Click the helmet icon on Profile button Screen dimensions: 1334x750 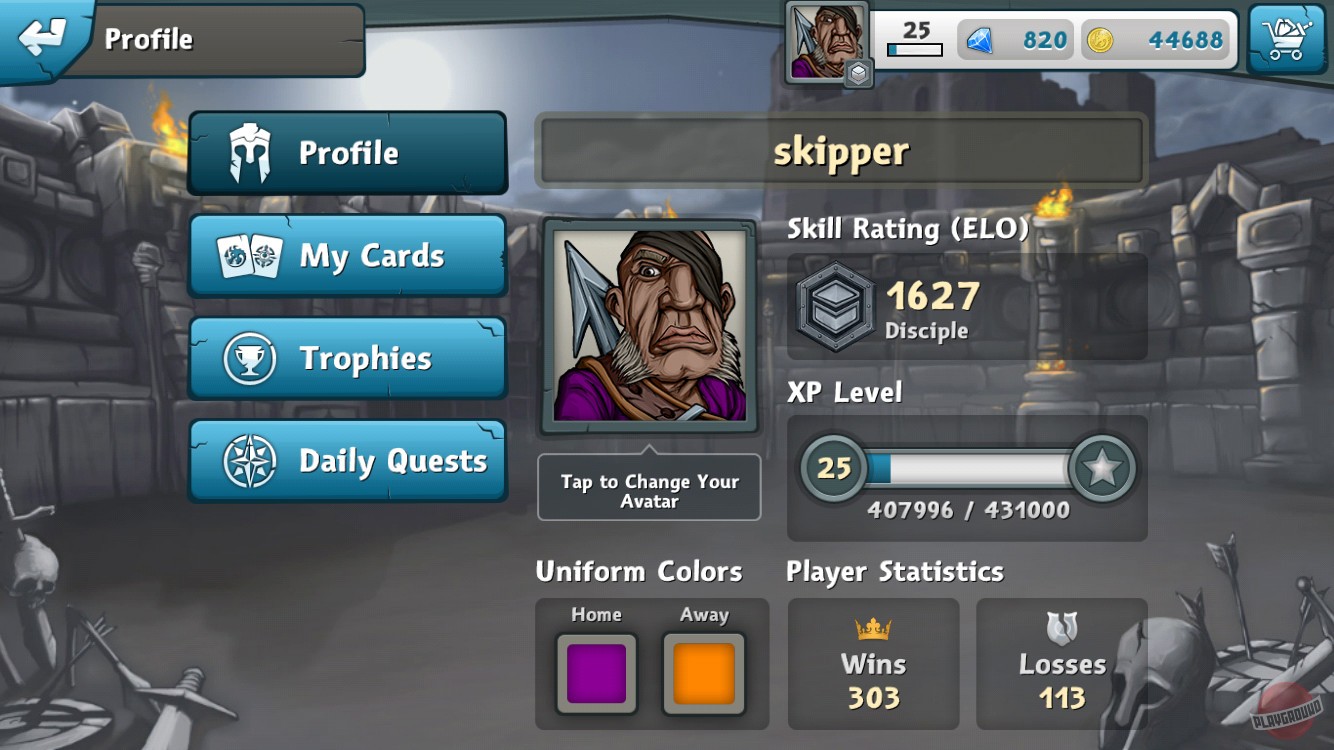tap(245, 152)
